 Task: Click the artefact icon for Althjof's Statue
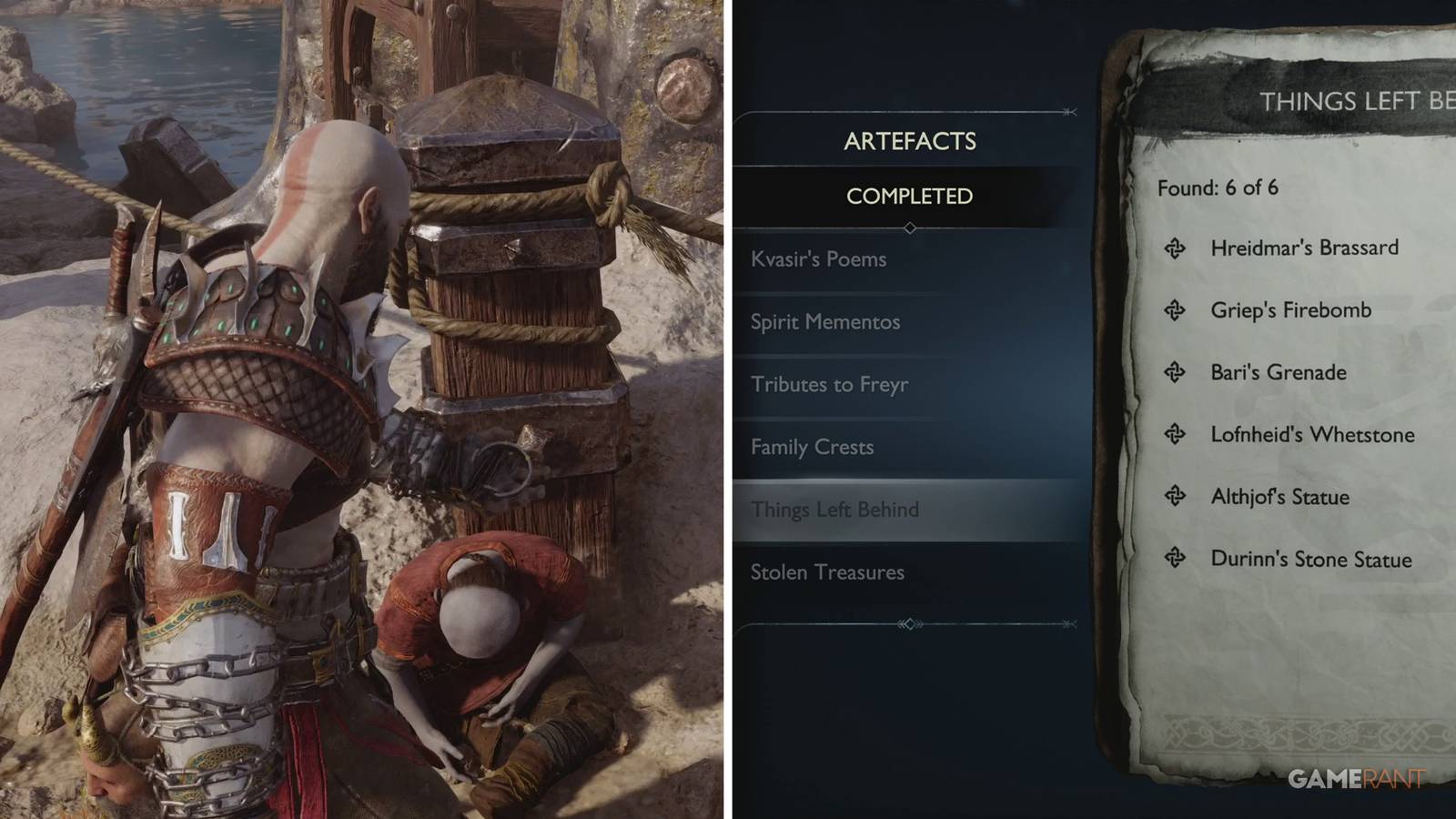click(1174, 497)
